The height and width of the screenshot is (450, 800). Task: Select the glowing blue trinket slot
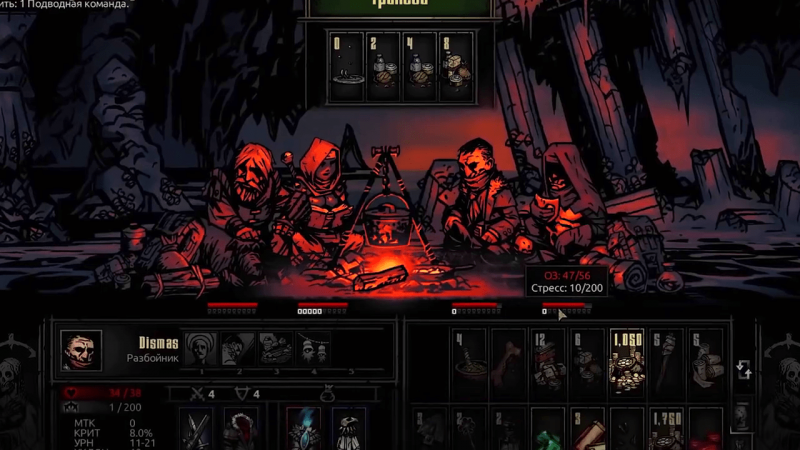click(304, 430)
